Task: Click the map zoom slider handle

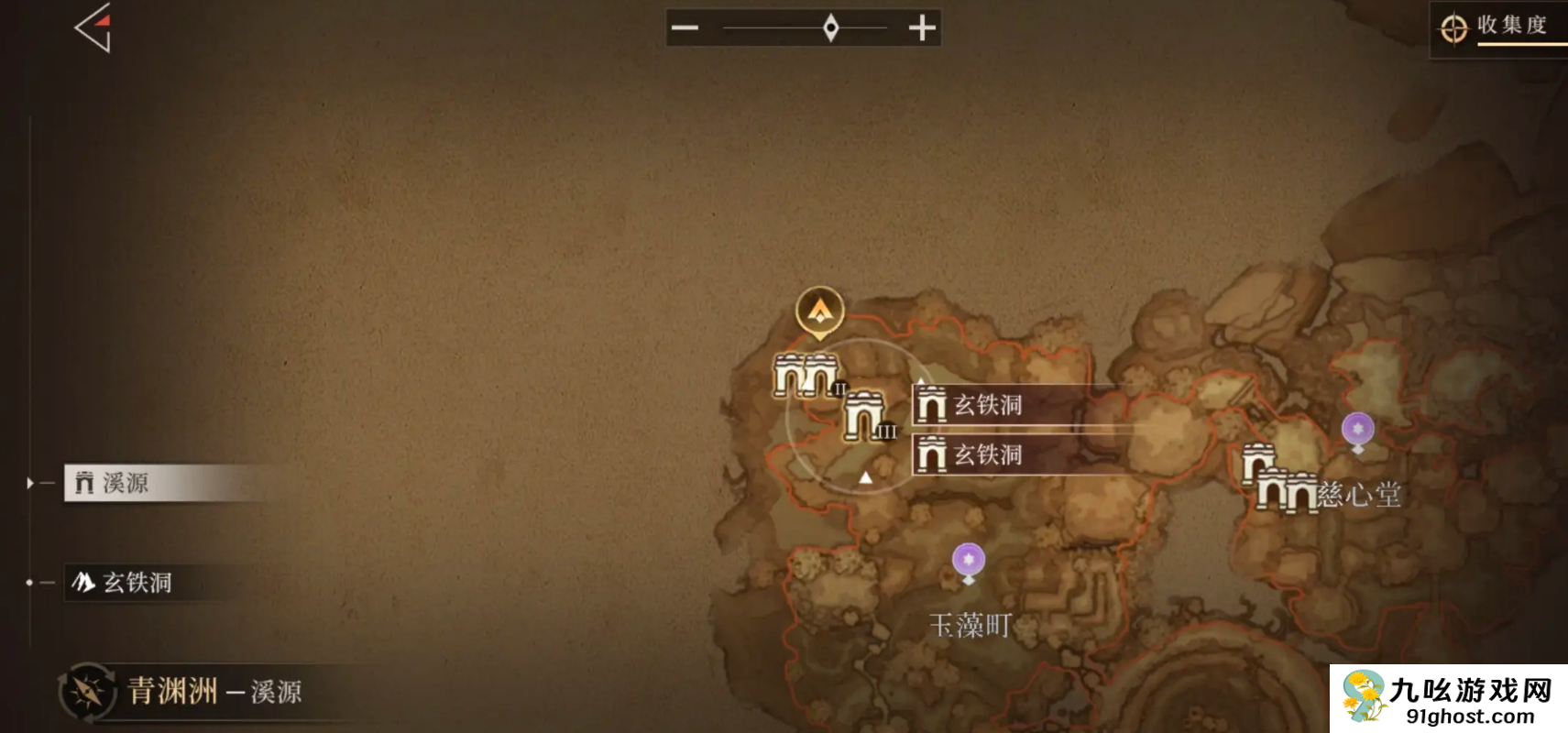Action: coord(830,28)
